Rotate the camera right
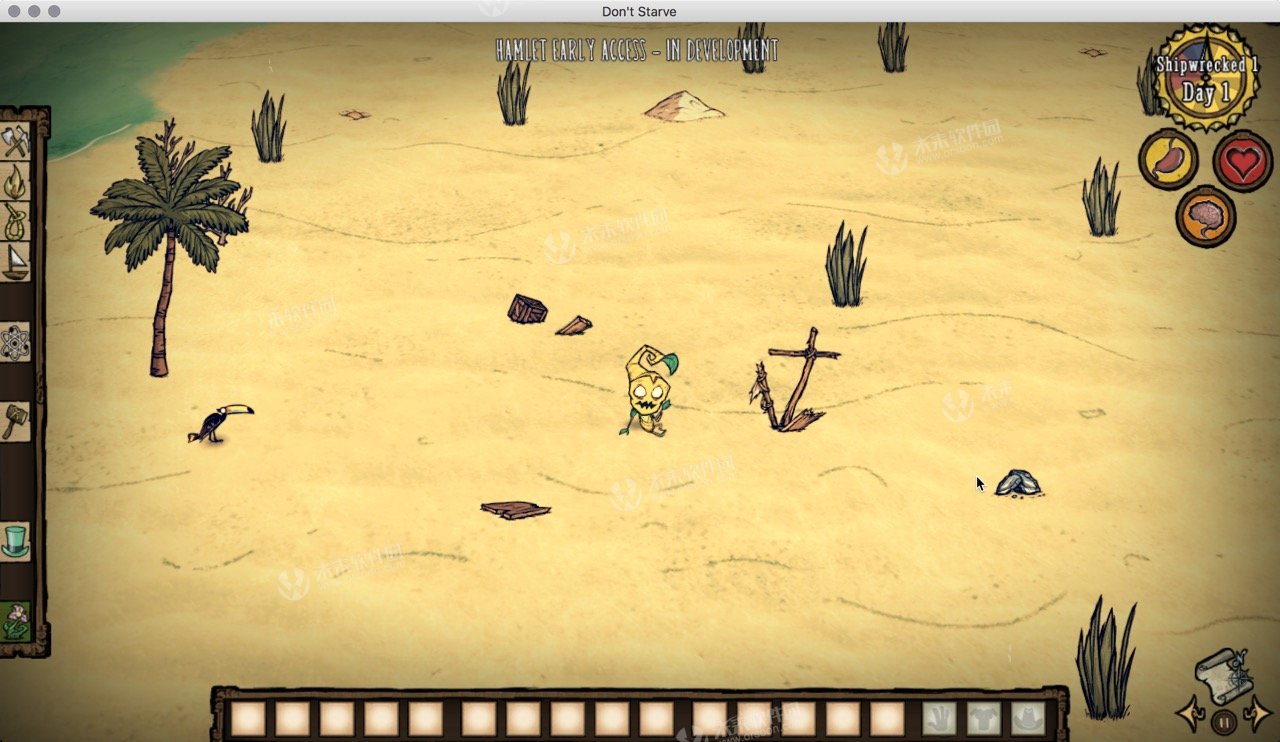1280x742 pixels. pyautogui.click(x=1256, y=714)
